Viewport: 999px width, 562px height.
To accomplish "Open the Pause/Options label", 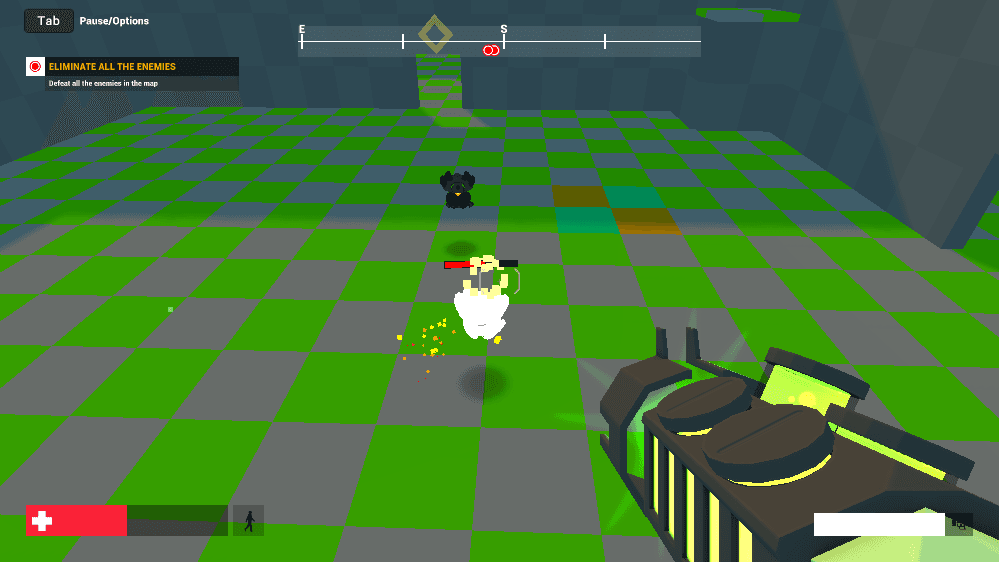I will [x=114, y=20].
